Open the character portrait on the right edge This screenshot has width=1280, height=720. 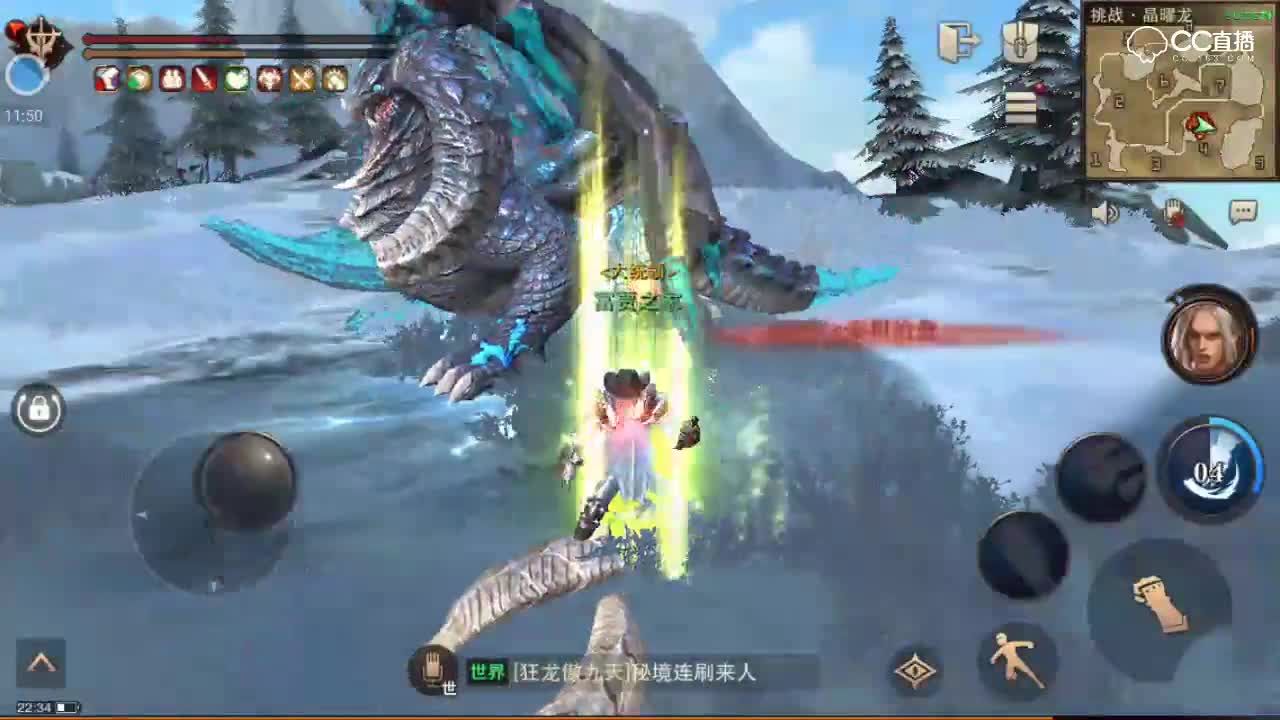[x=1207, y=335]
